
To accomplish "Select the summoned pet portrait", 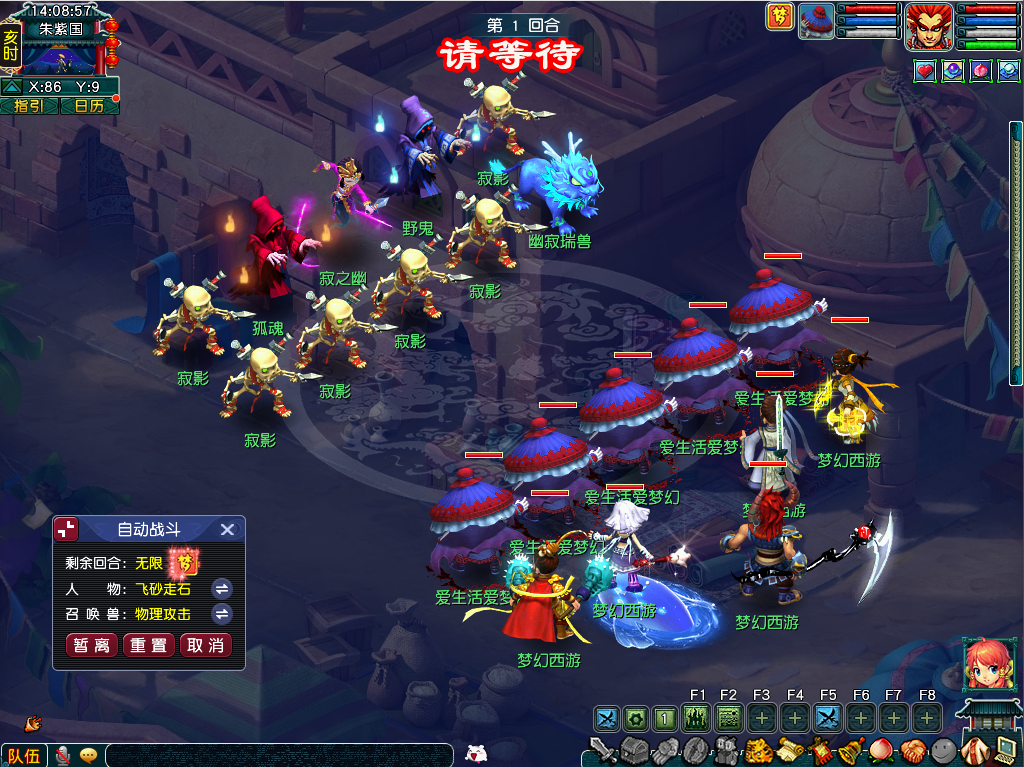I will pos(817,22).
